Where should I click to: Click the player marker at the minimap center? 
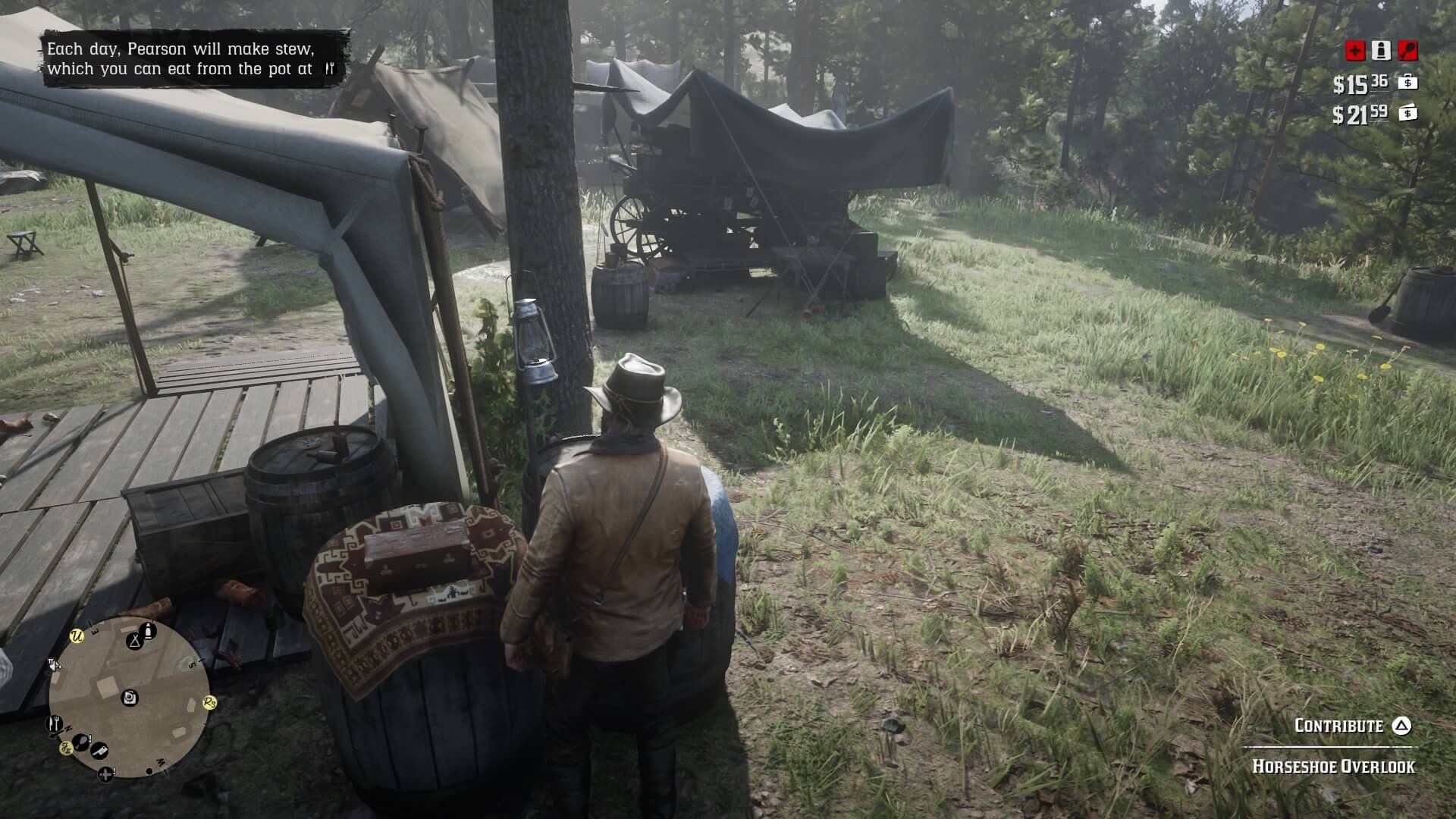click(129, 697)
